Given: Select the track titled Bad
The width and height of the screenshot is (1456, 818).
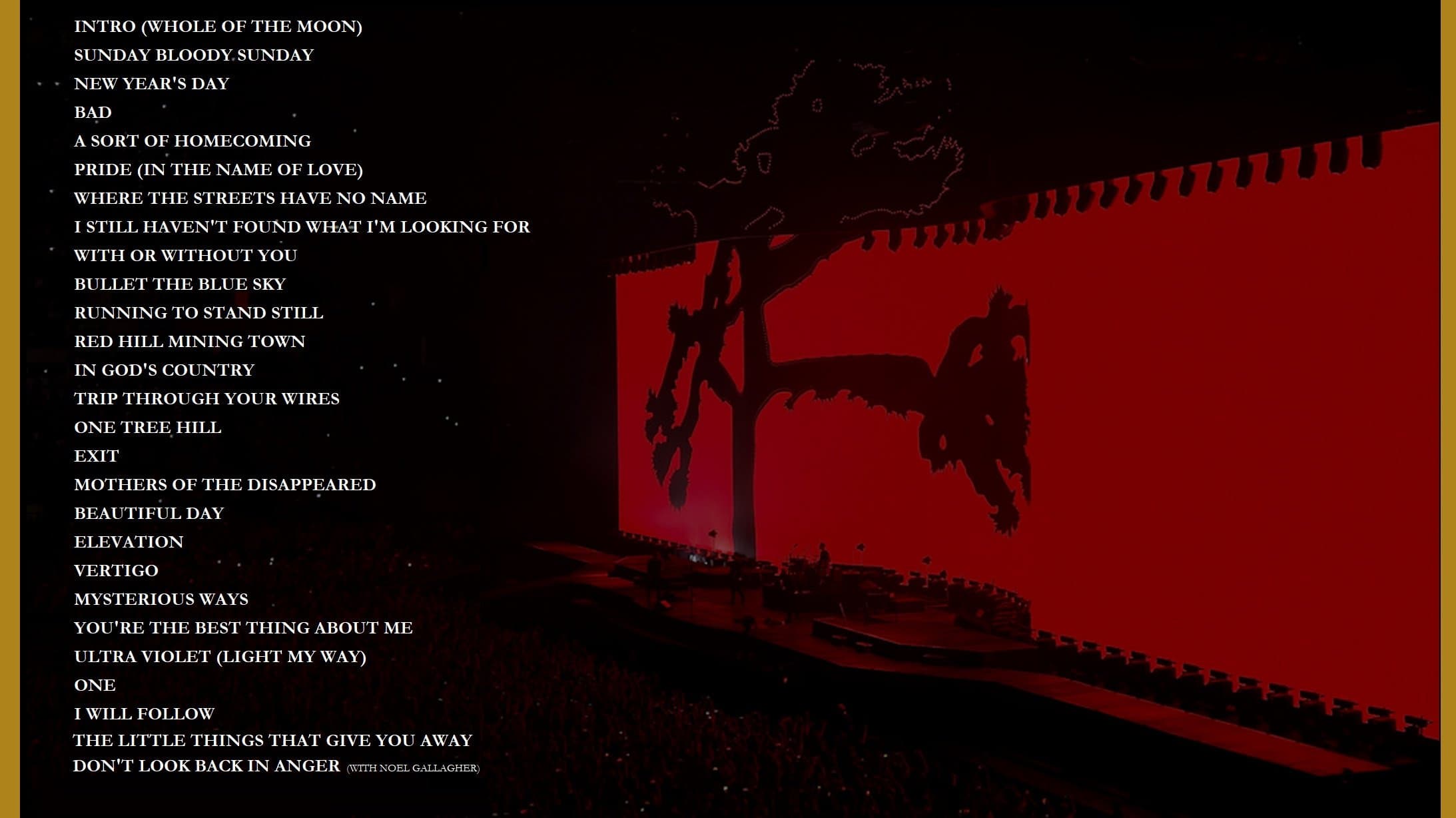Looking at the screenshot, I should [93, 113].
